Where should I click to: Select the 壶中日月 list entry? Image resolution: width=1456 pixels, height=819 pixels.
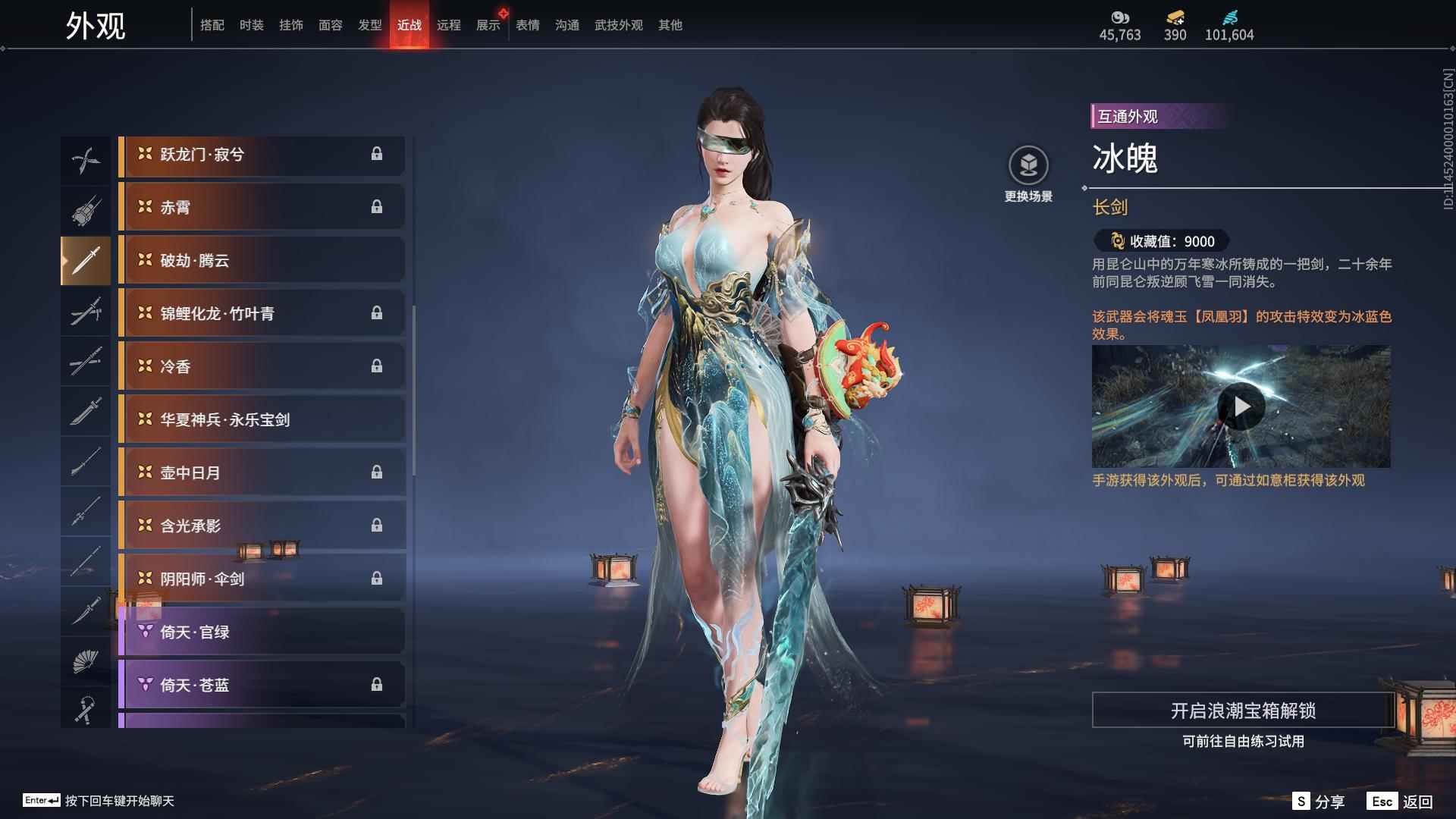pos(262,472)
